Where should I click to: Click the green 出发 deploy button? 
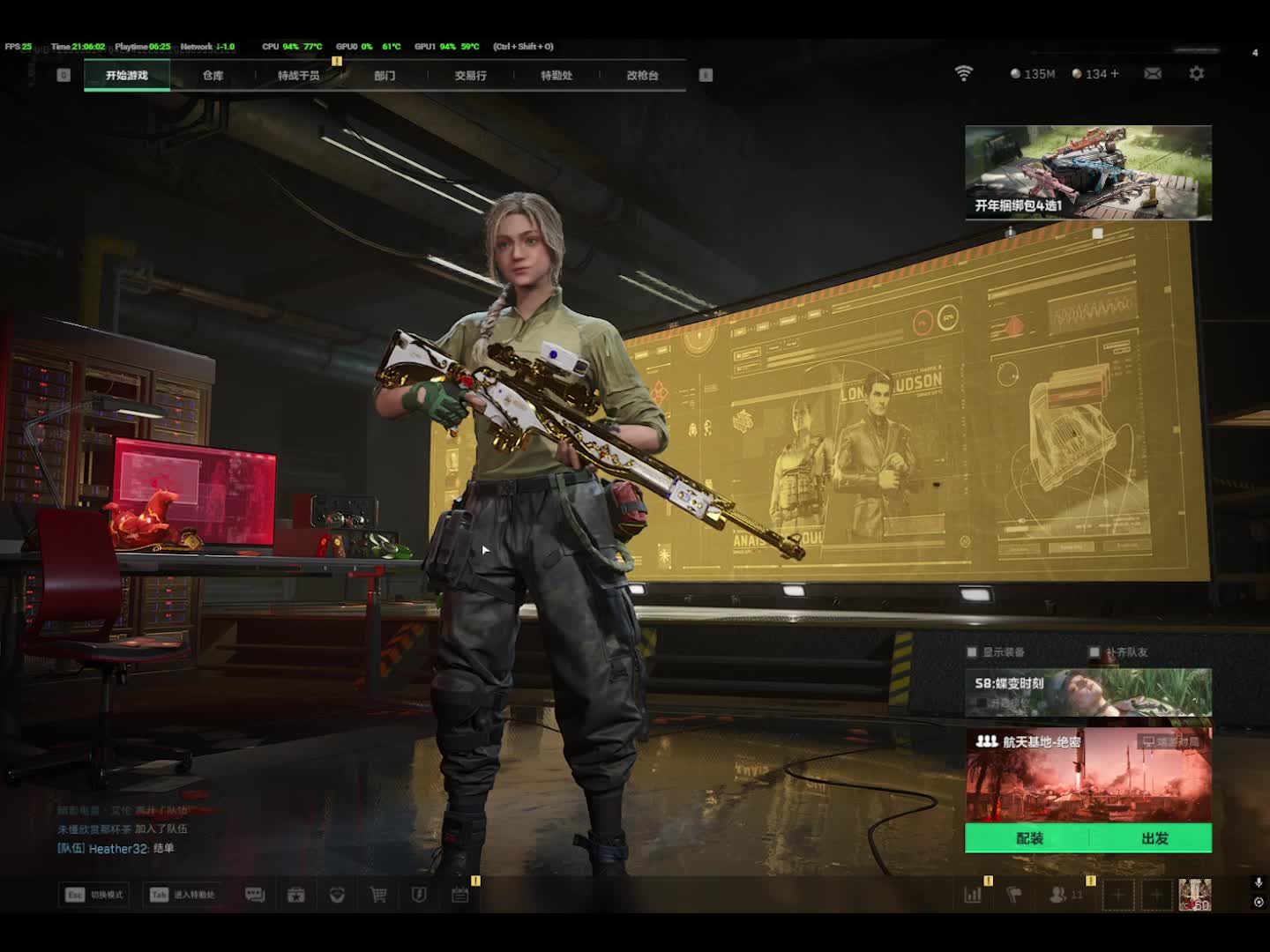coord(1154,838)
